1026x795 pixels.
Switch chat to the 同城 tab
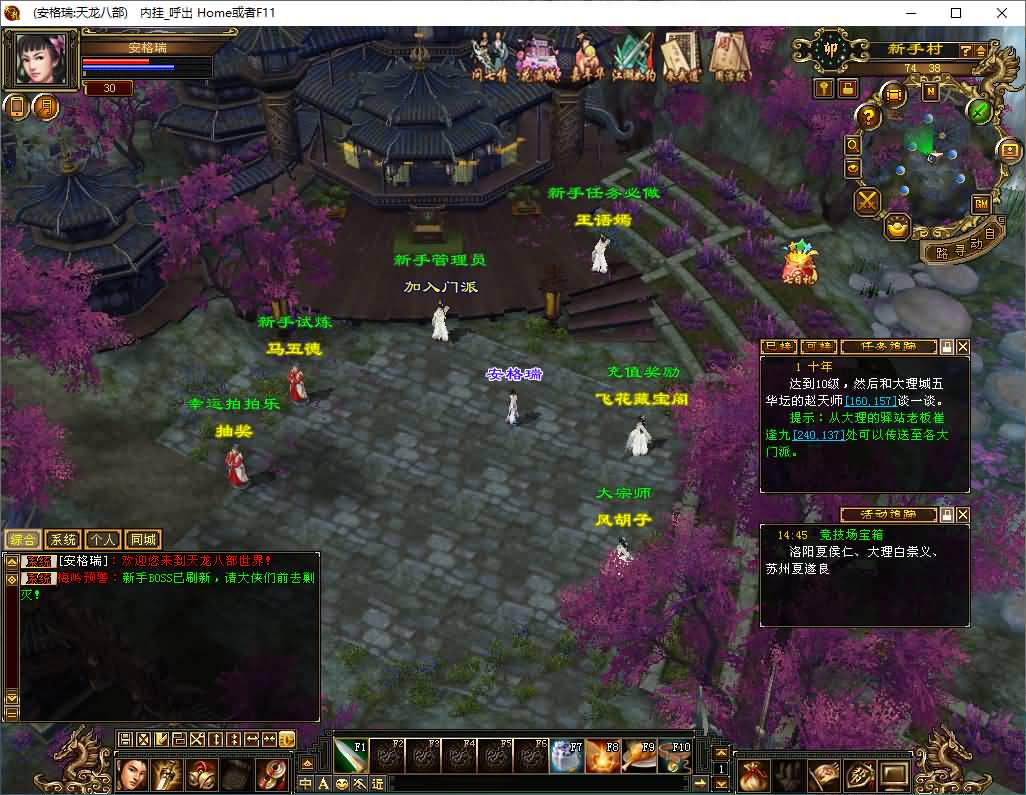coord(143,539)
